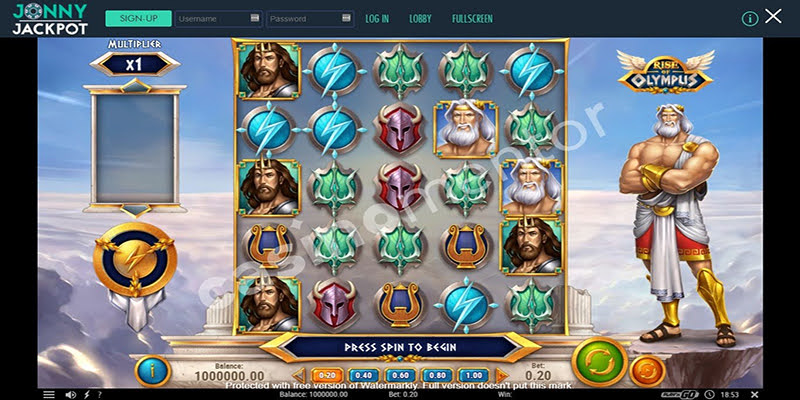The height and width of the screenshot is (400, 800).
Task: Open help via the question mark icon
Action: point(98,395)
